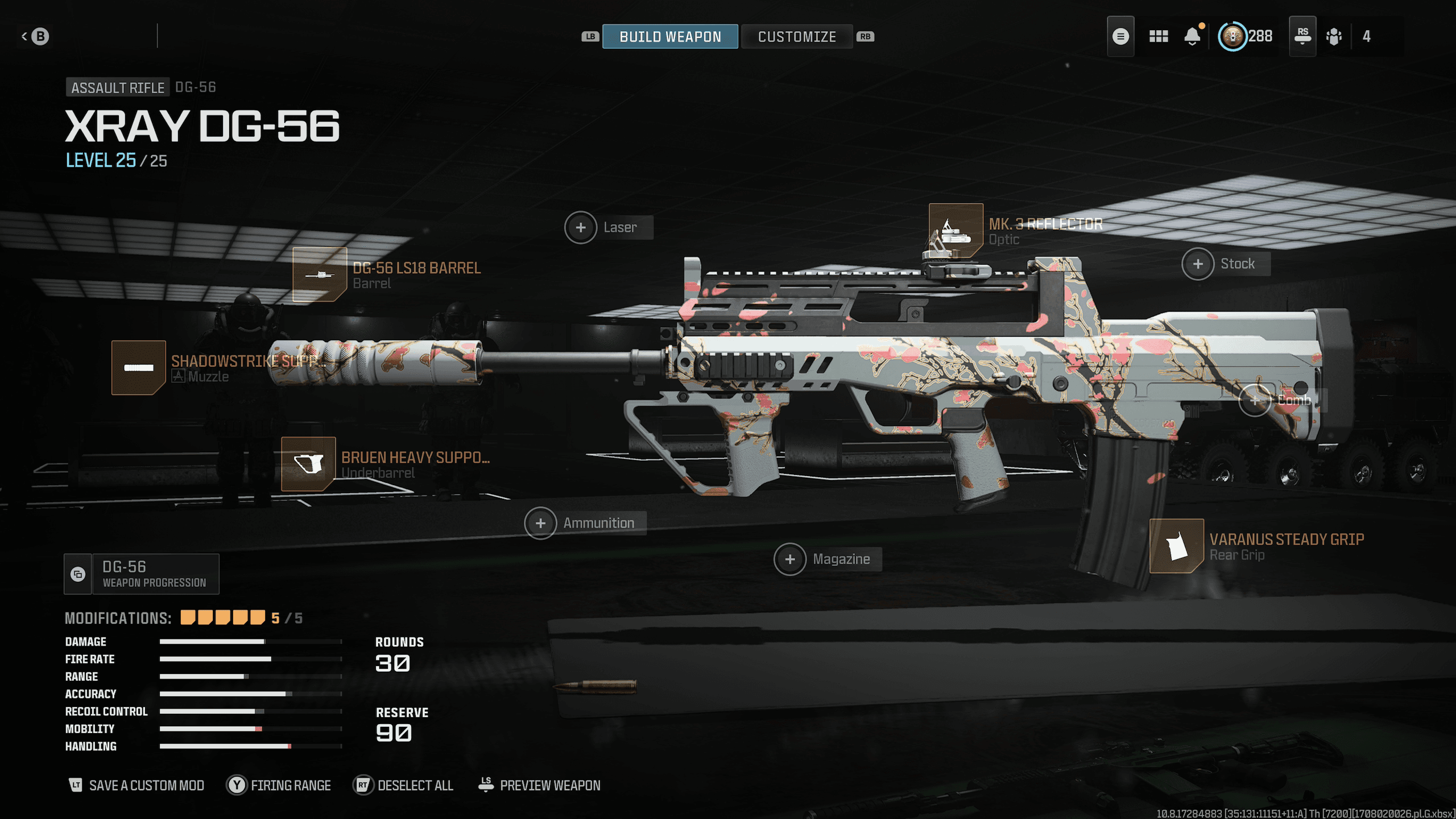Click Save a Custom Mod

click(x=146, y=785)
